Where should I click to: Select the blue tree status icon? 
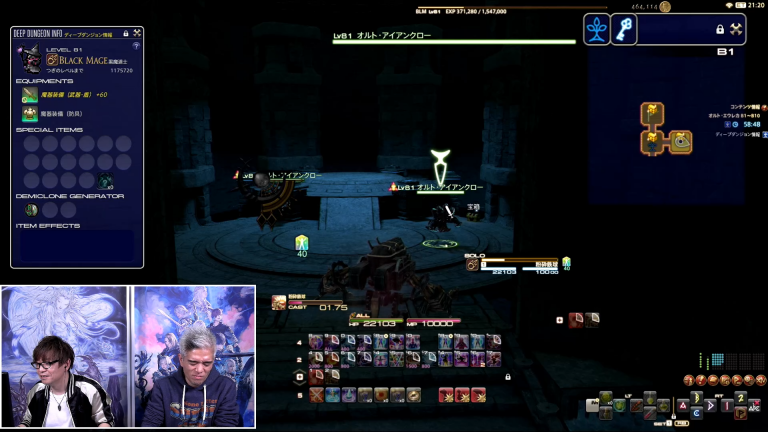point(597,30)
